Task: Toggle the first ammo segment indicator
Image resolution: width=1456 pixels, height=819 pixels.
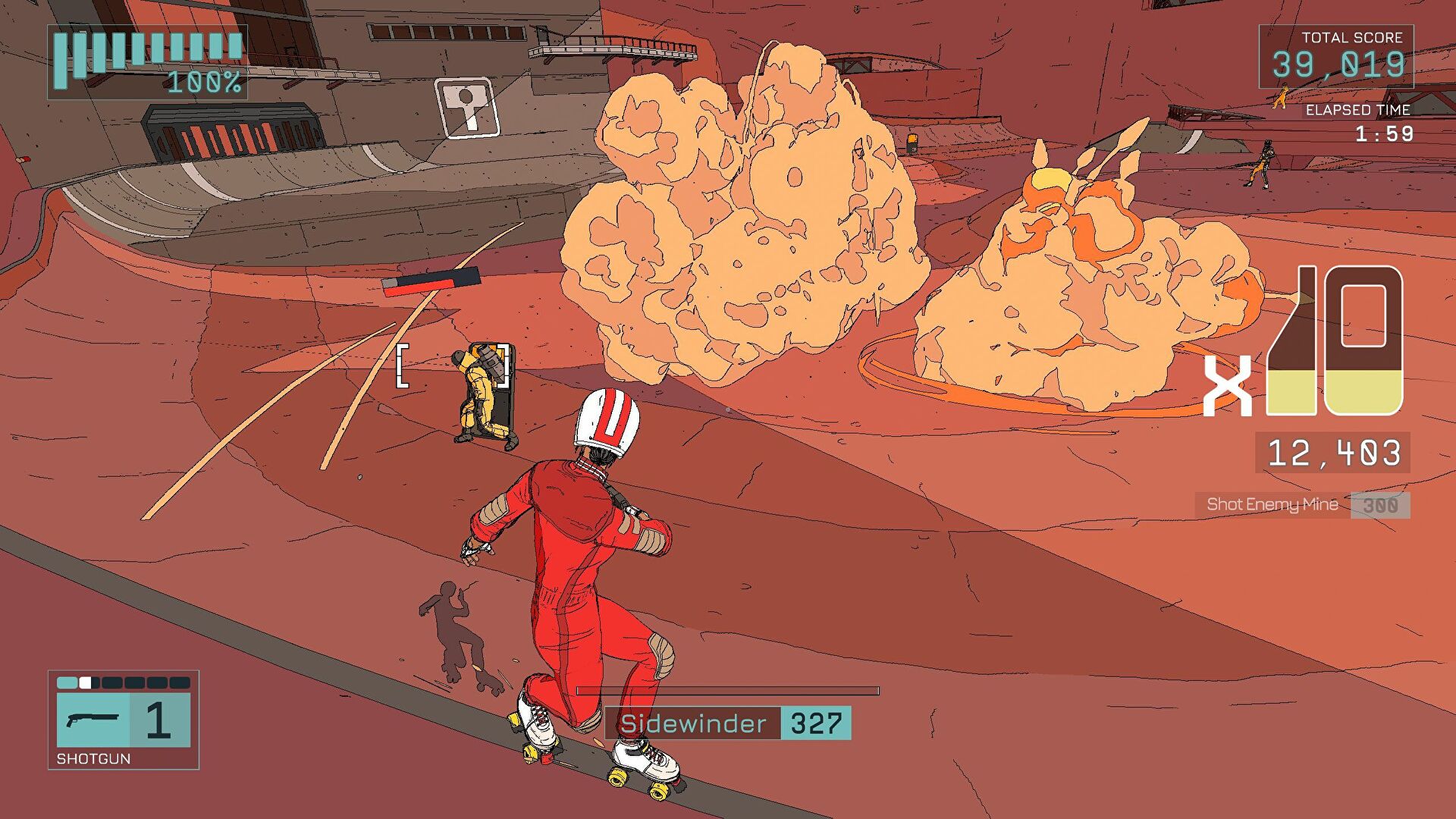Action: 67,682
